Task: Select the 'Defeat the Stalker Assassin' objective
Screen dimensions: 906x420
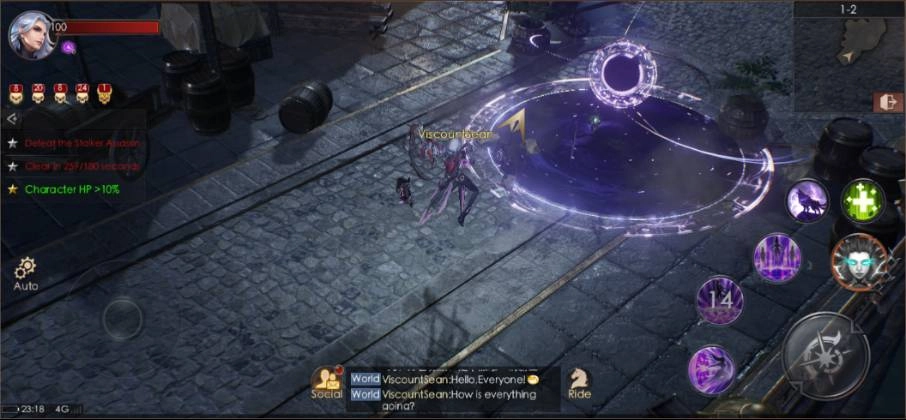Action: (x=80, y=143)
